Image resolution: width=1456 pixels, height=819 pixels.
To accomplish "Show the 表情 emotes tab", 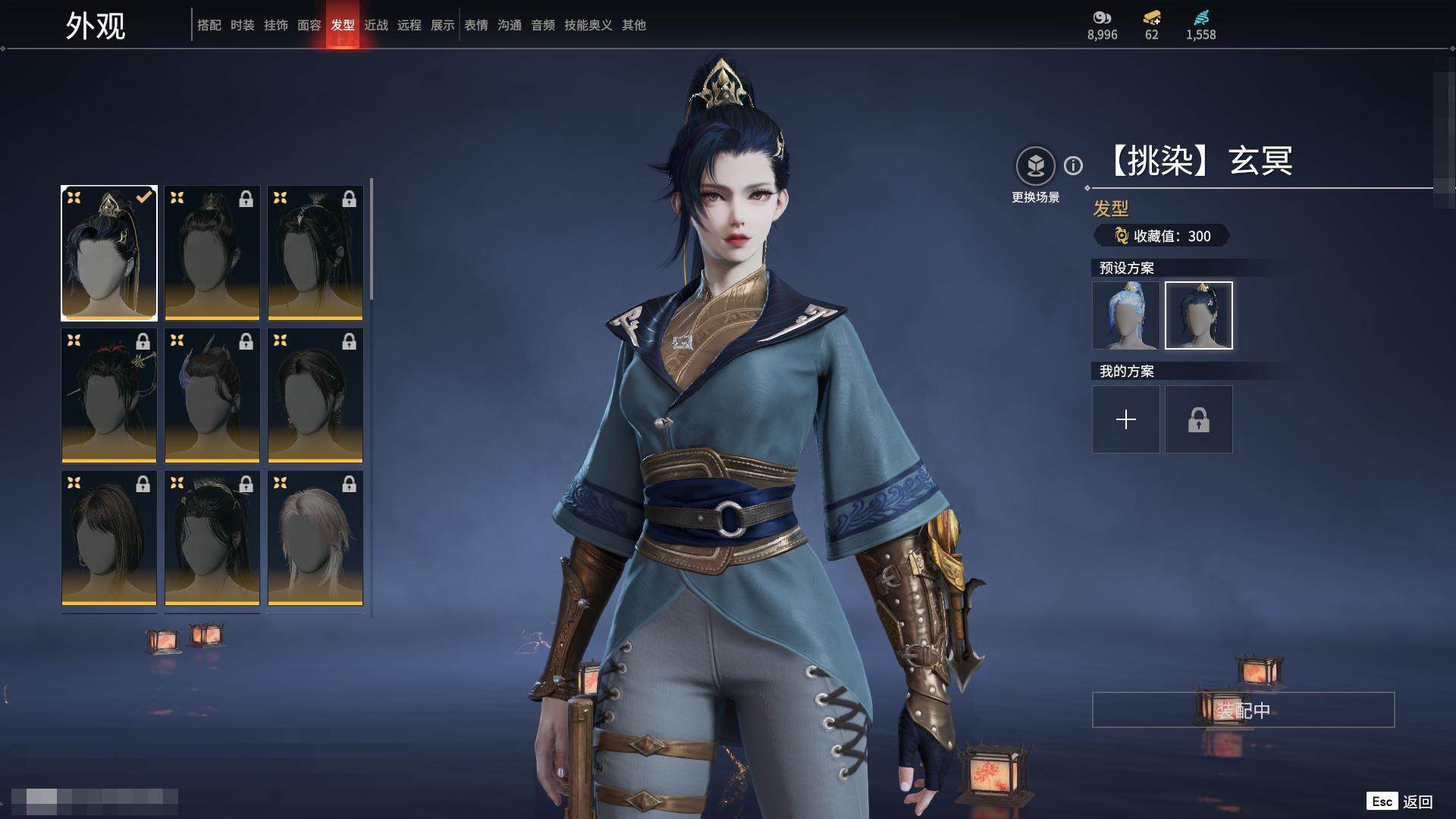I will 475,25.
